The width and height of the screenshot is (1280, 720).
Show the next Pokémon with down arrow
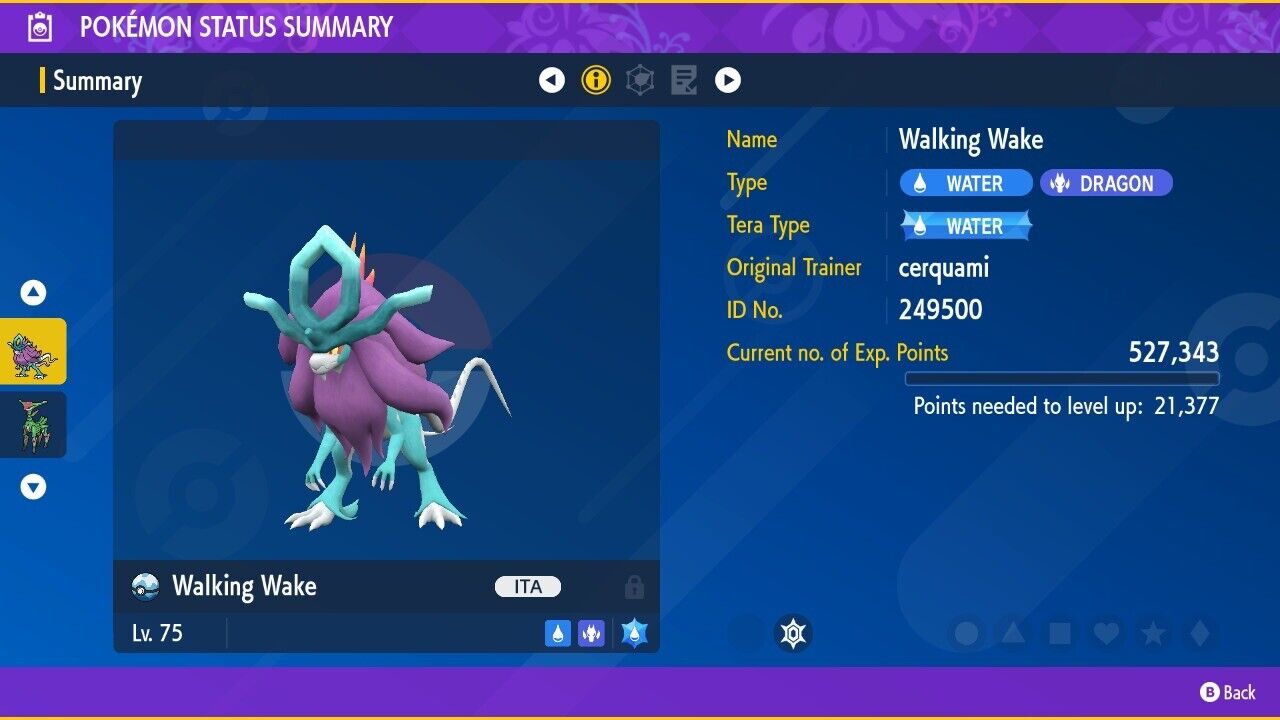pos(33,487)
